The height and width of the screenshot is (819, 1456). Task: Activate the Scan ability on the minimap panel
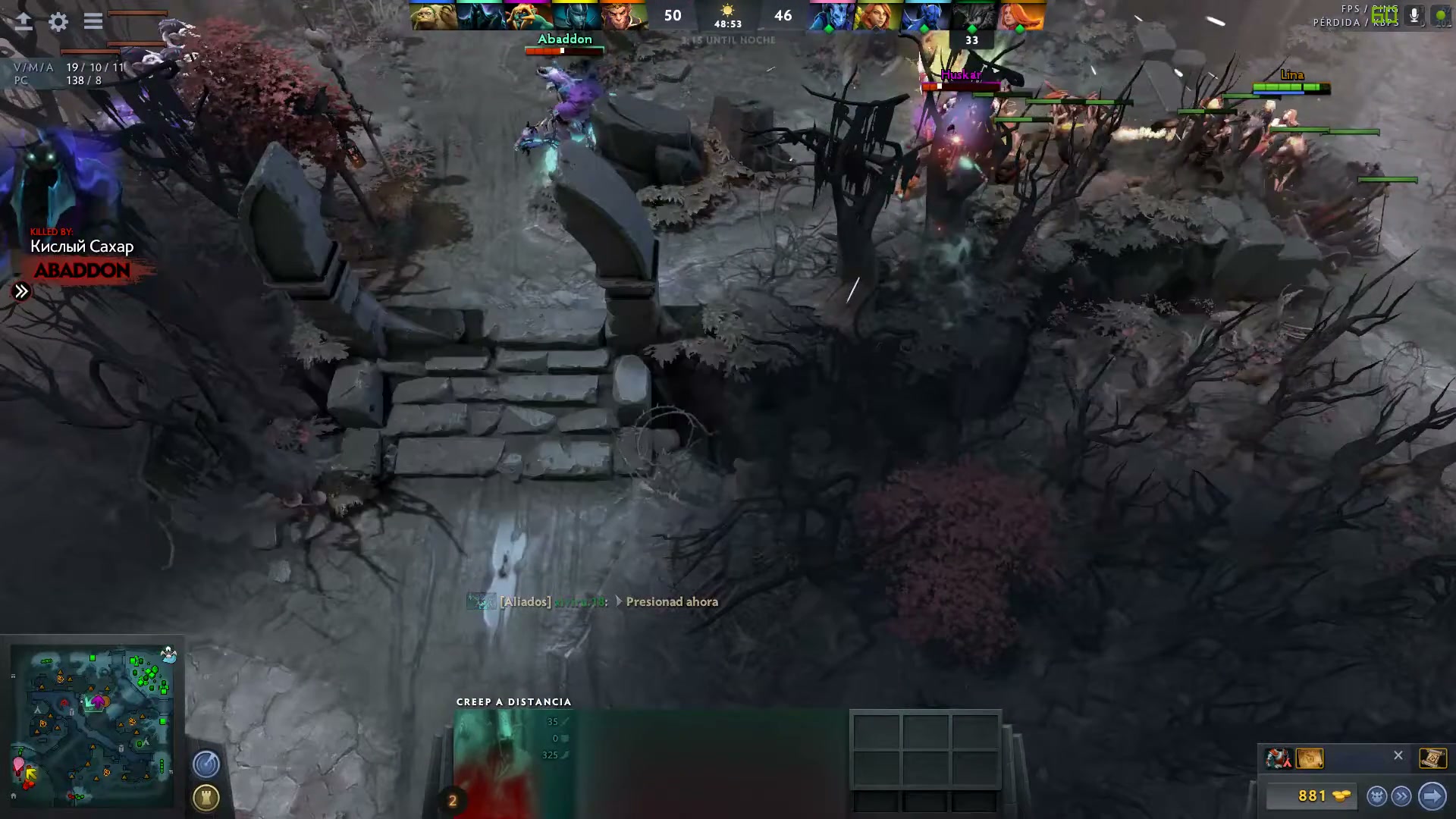pyautogui.click(x=206, y=764)
